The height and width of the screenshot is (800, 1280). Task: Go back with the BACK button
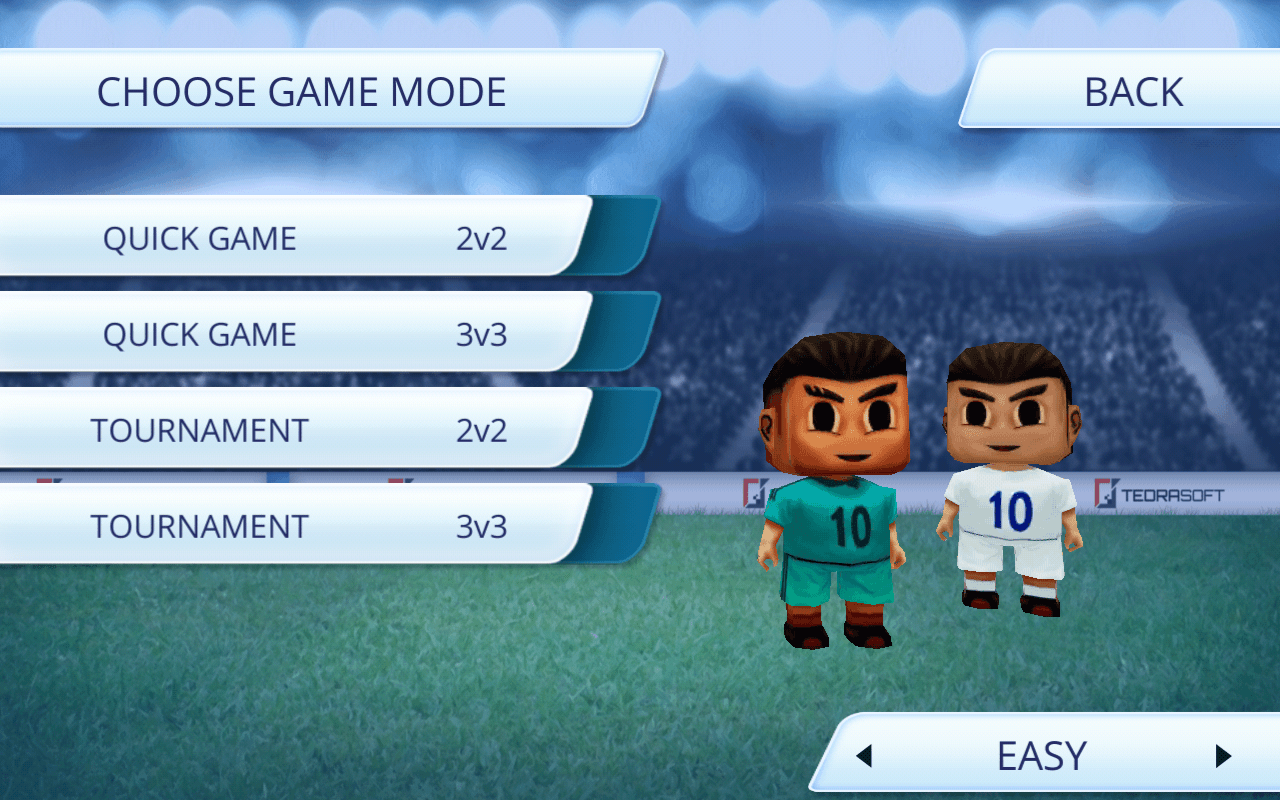[x=1132, y=92]
